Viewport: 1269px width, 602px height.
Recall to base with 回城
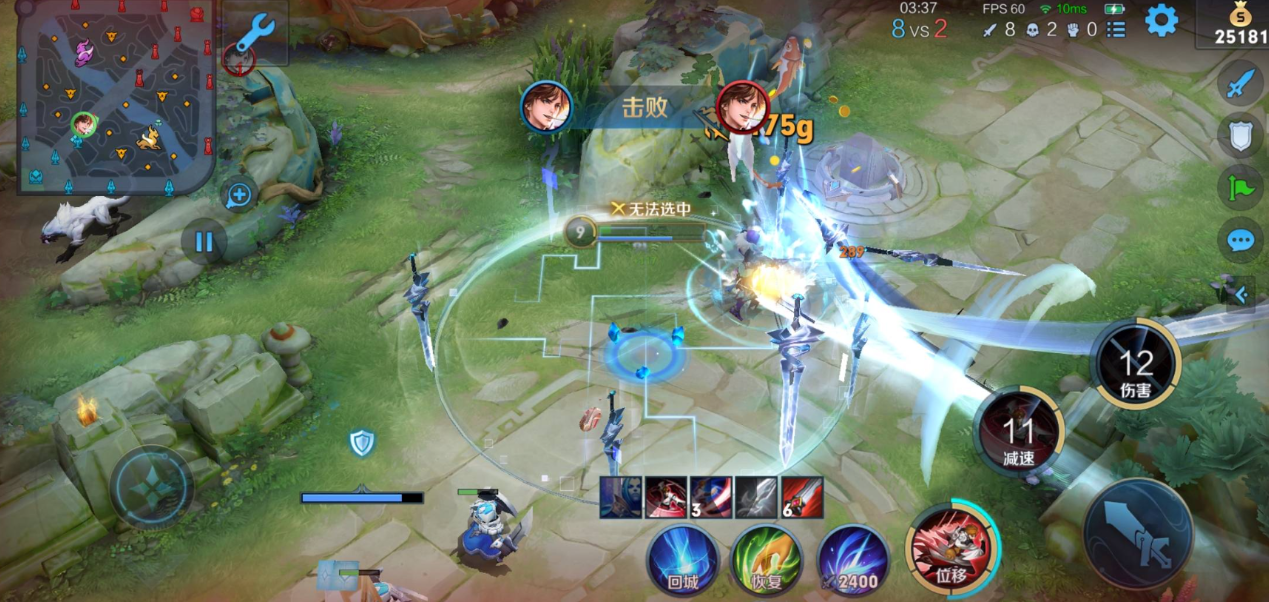(682, 560)
